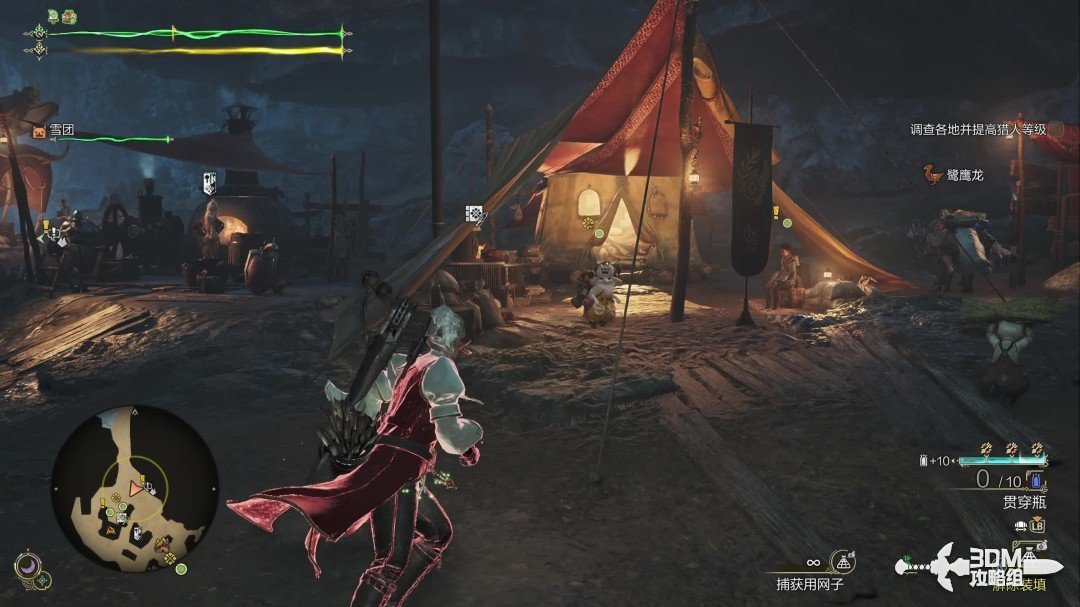Open the circular minimap
The height and width of the screenshot is (607, 1080).
[x=134, y=488]
